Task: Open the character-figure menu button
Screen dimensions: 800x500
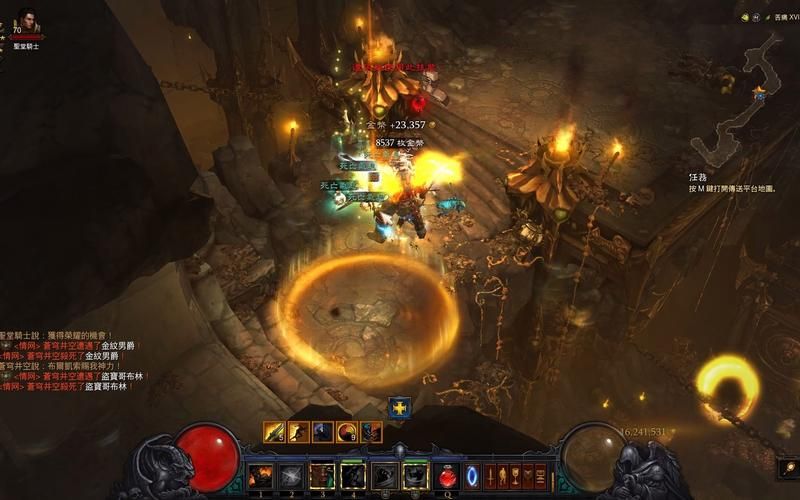Action: coord(504,477)
